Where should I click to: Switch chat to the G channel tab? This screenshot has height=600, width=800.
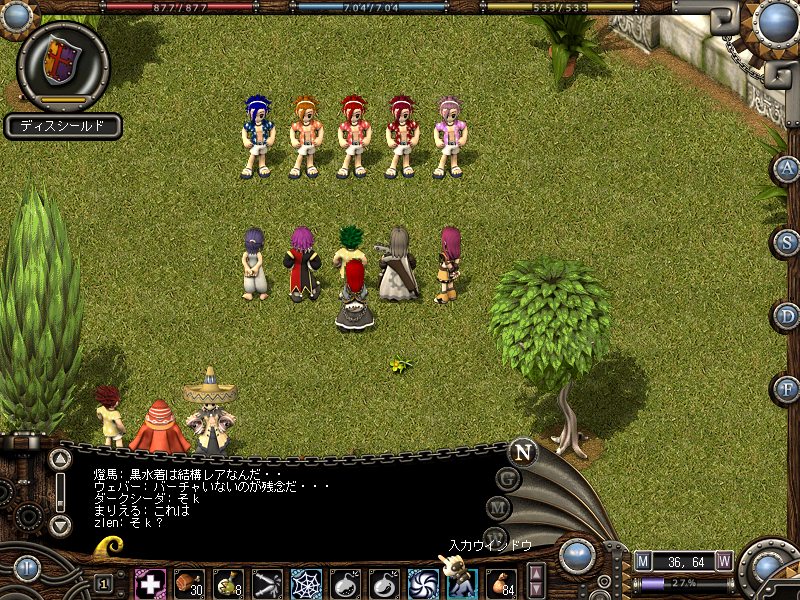coord(508,478)
